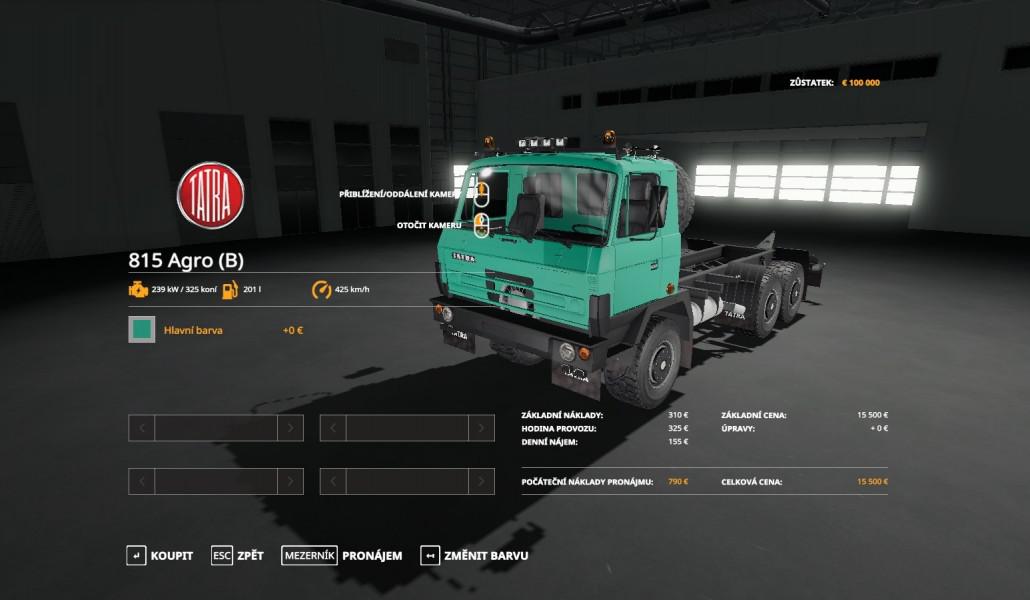Viewport: 1030px width, 600px height.
Task: Go back using the ZPĚT button
Action: (x=238, y=555)
